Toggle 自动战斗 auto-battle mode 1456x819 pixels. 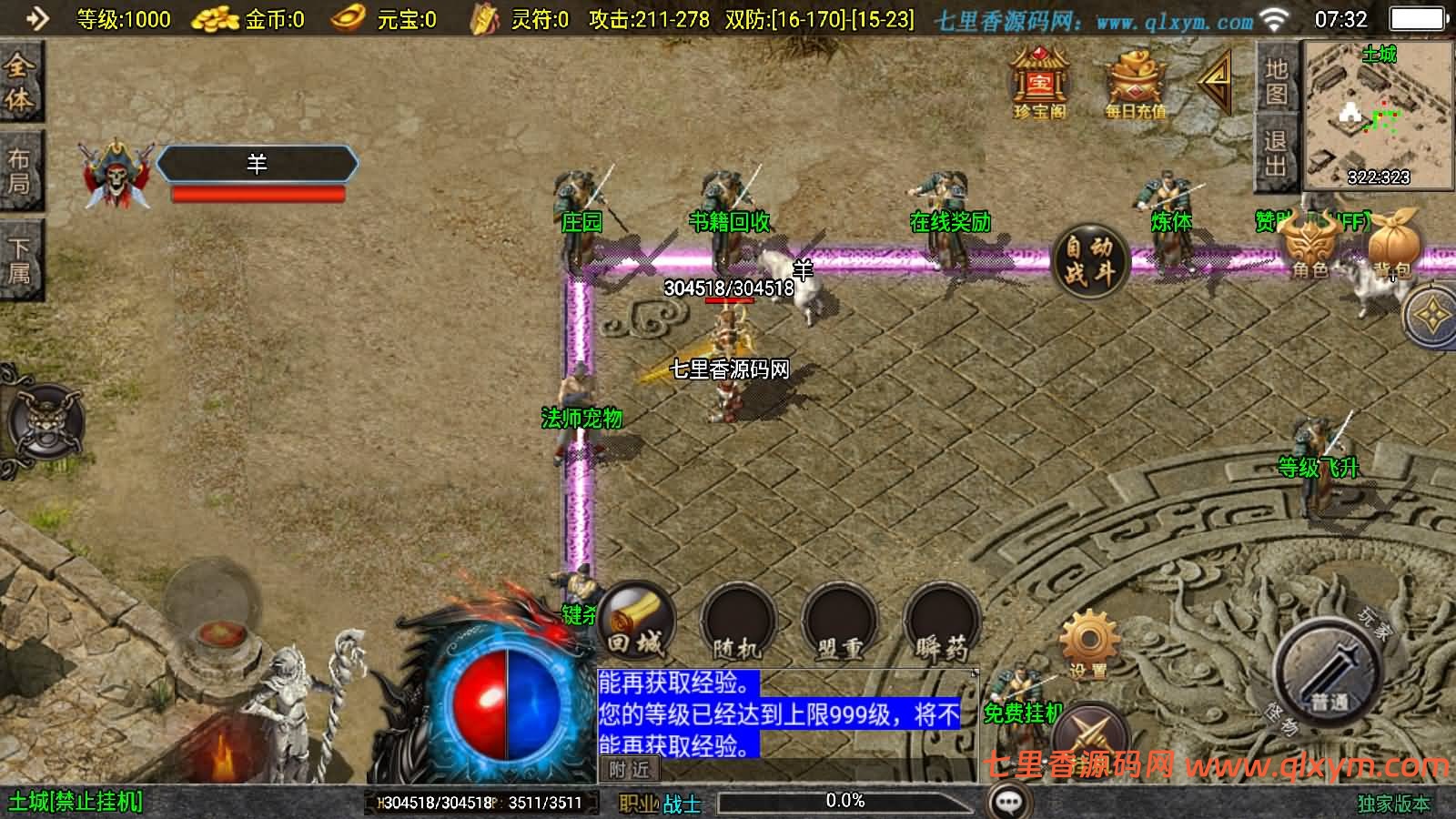coord(1088,261)
